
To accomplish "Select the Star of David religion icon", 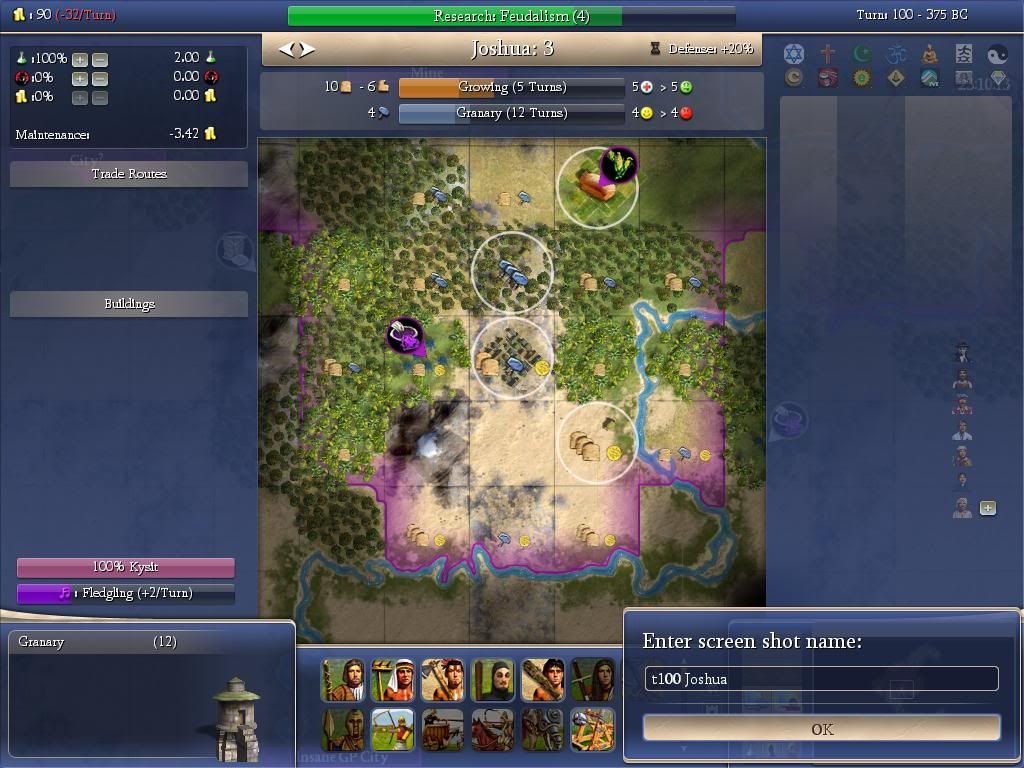I will (794, 54).
